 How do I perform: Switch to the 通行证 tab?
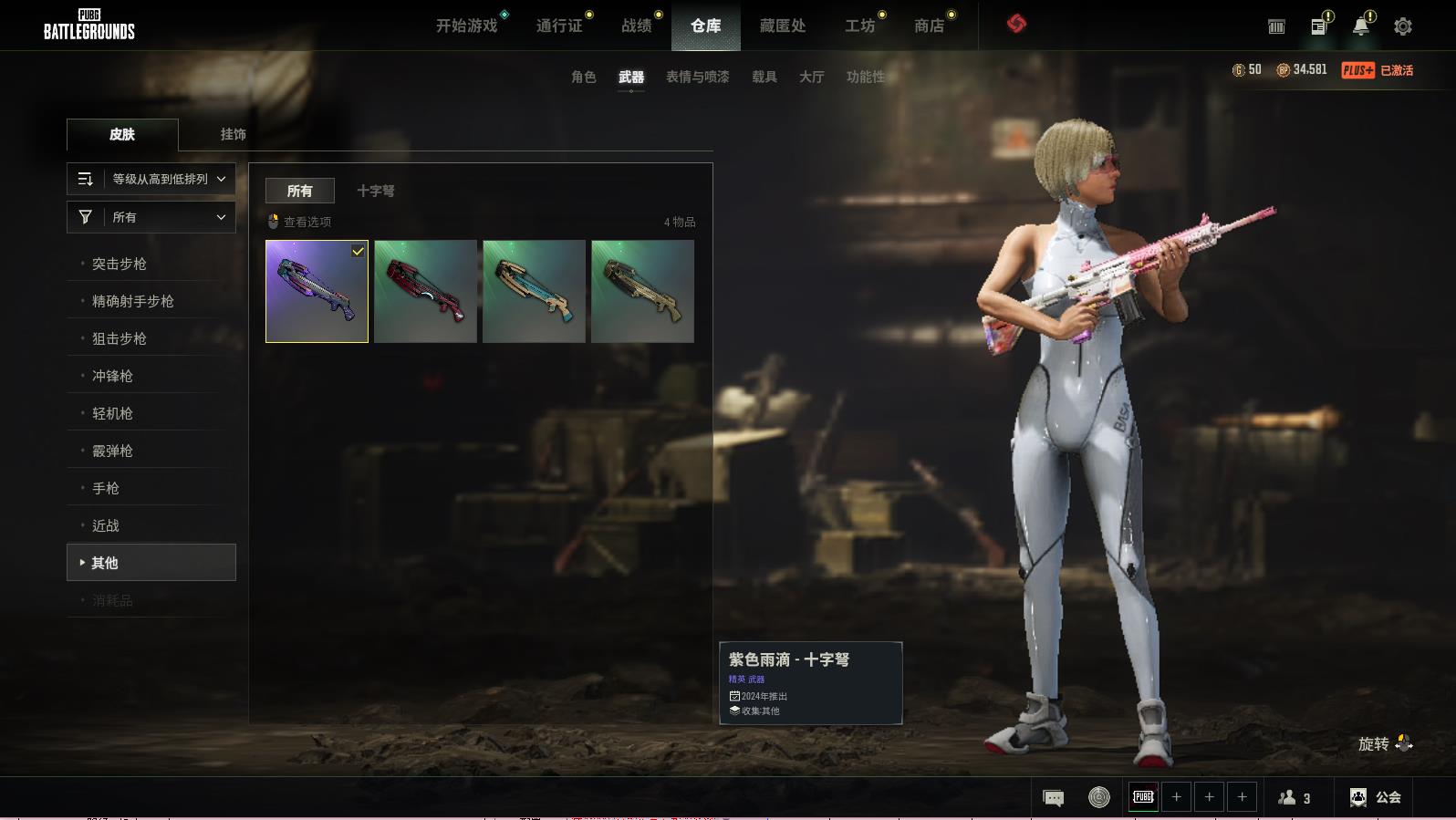(559, 26)
